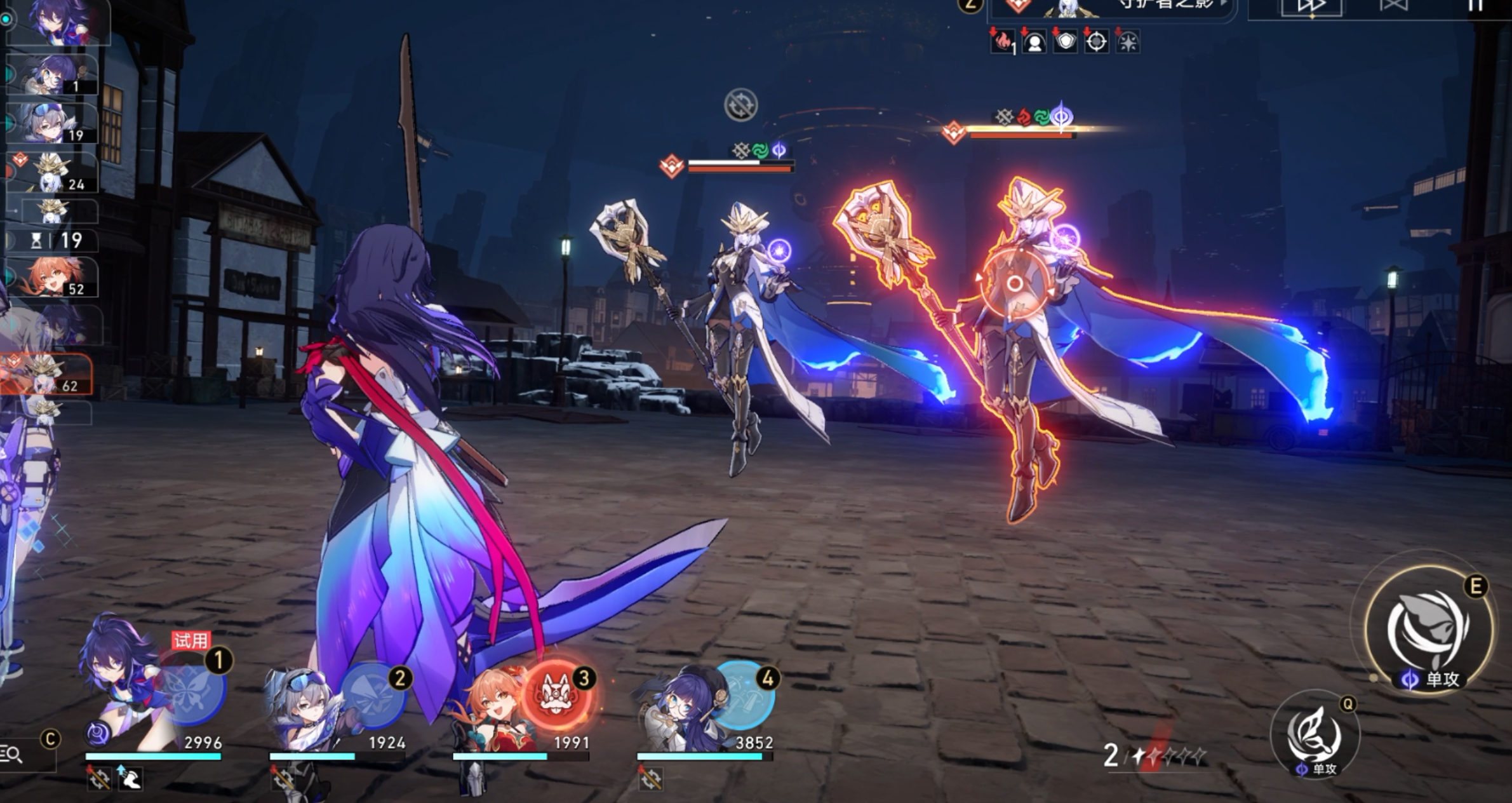Image resolution: width=1512 pixels, height=803 pixels.
Task: Unleash Guinaifen's glowing red lion-mask ultimate
Action: pos(556,695)
